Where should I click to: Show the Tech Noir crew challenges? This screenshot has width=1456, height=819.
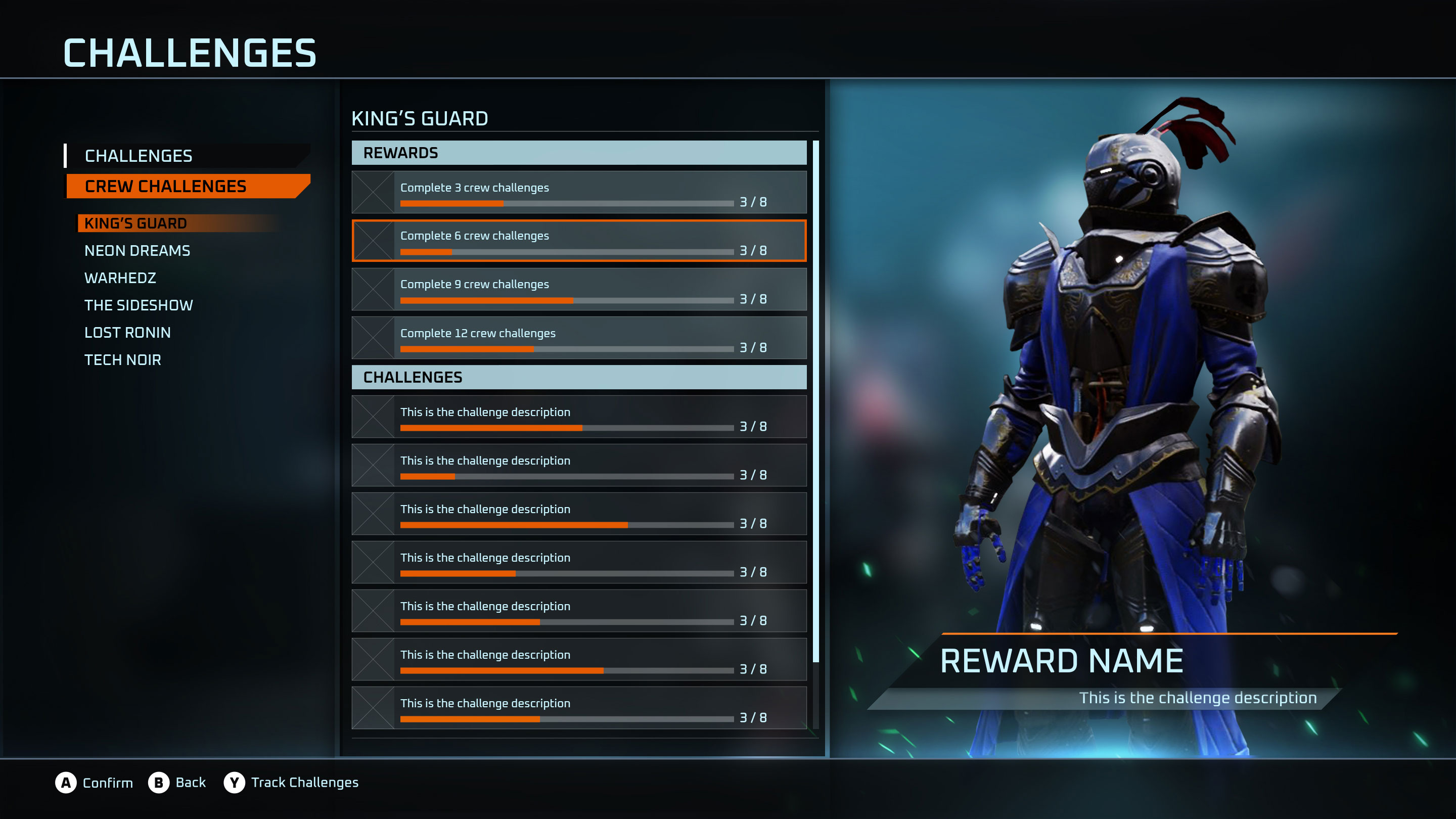[x=123, y=360]
